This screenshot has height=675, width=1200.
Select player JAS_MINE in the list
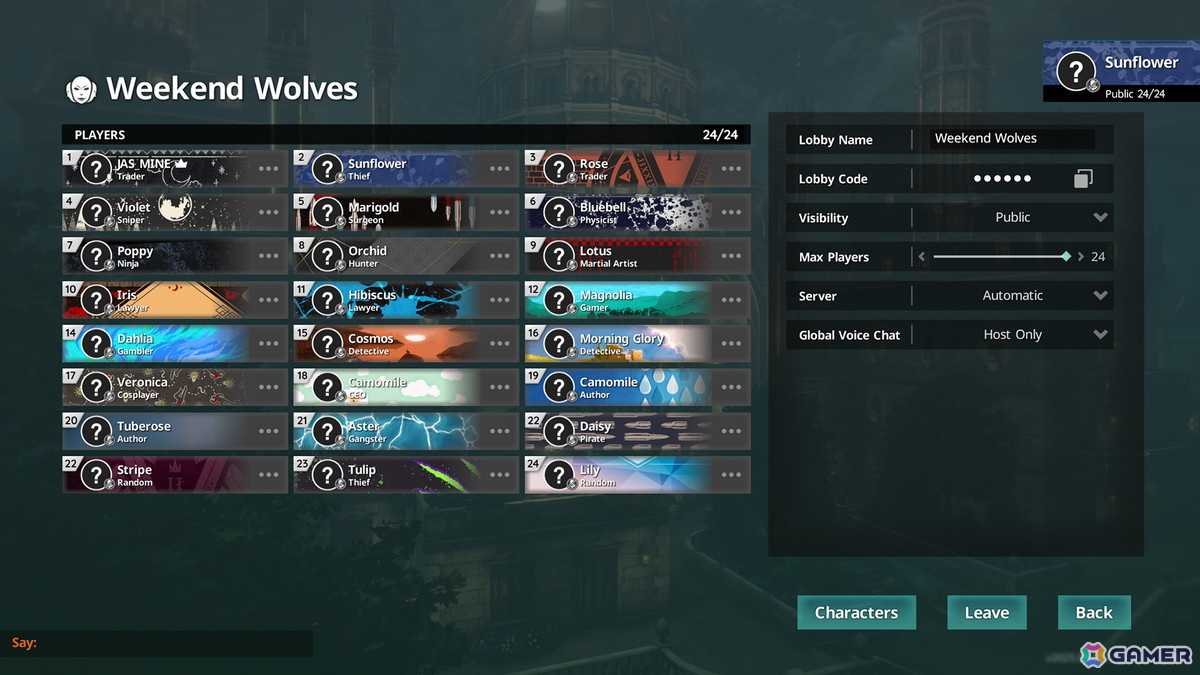160,169
